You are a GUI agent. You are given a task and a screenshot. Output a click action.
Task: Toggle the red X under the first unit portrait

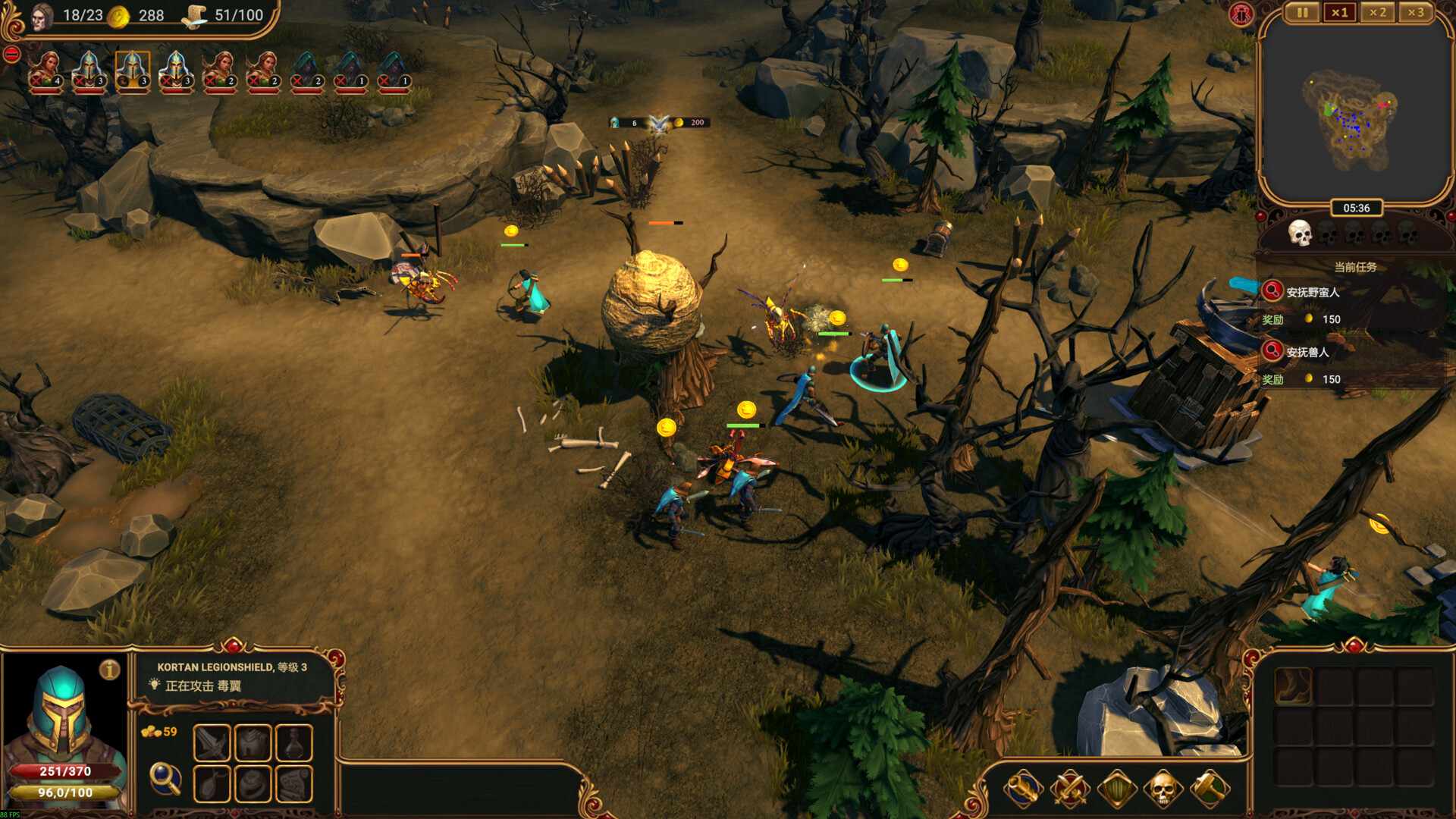(36, 78)
